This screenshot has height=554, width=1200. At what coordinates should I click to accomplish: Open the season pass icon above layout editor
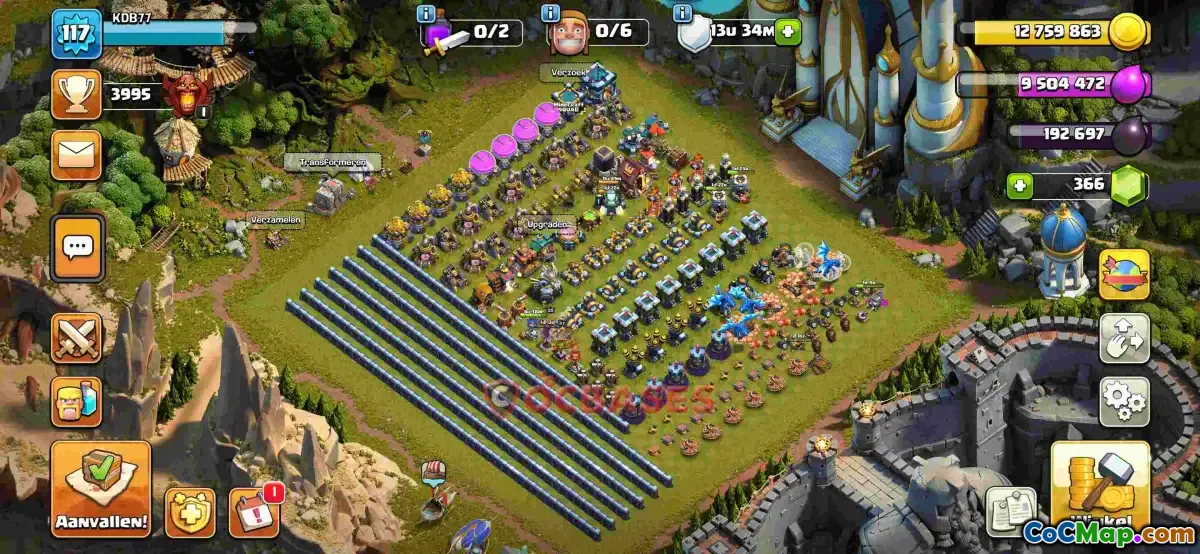tap(1124, 274)
